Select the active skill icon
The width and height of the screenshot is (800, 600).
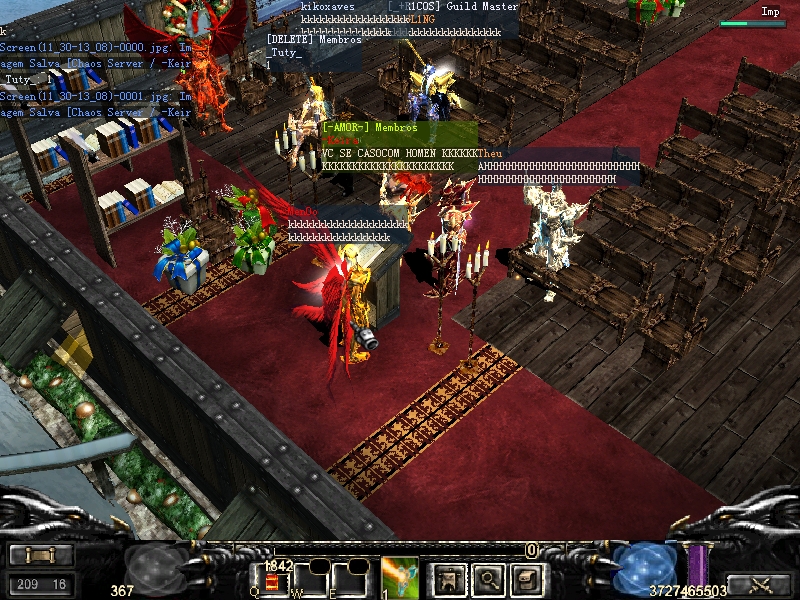(x=400, y=577)
